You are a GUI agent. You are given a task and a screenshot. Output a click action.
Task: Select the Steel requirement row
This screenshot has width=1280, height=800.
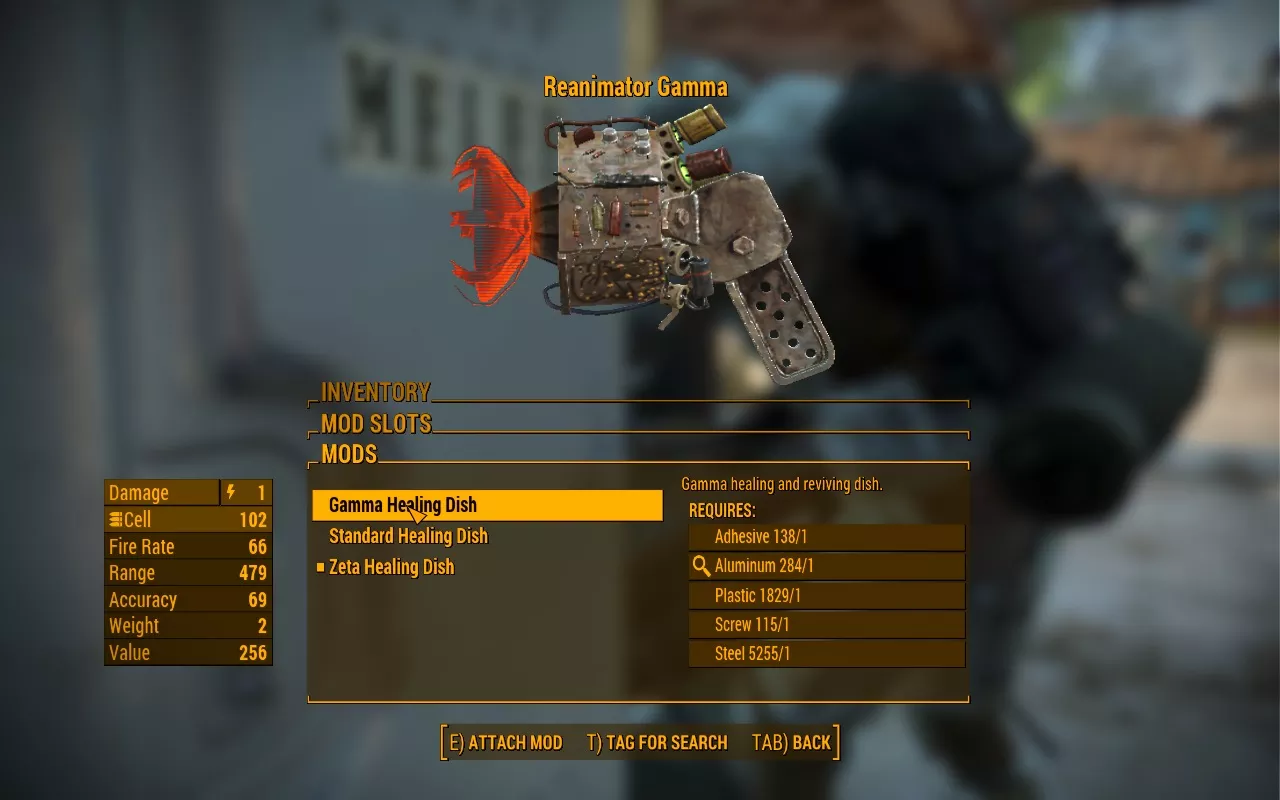coord(826,654)
